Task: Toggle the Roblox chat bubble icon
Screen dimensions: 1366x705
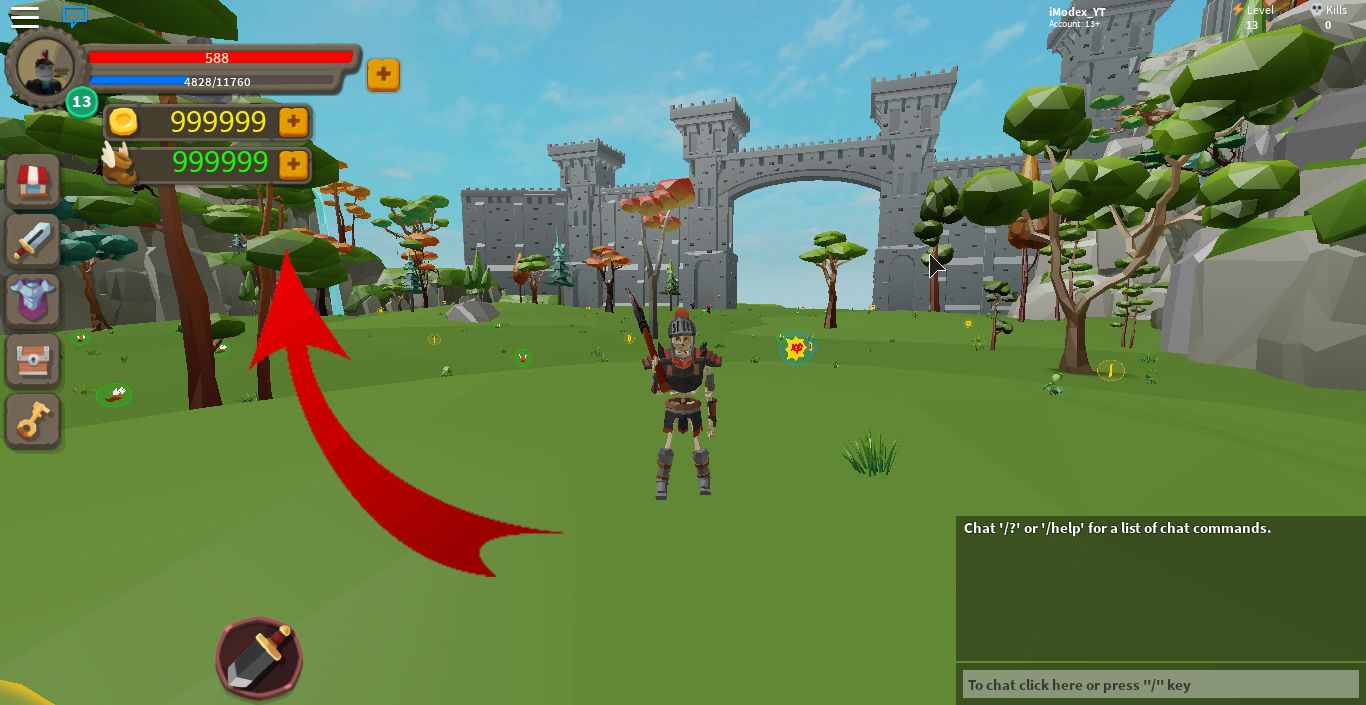Action: click(74, 16)
